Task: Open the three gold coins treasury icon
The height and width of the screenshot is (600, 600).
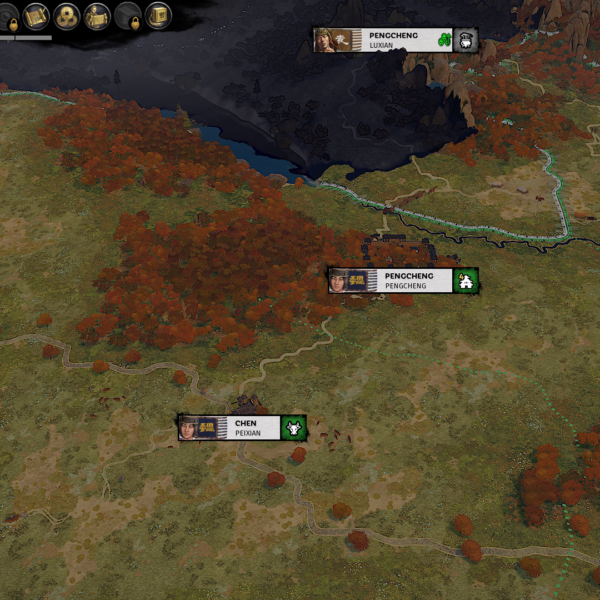Action: [x=67, y=16]
